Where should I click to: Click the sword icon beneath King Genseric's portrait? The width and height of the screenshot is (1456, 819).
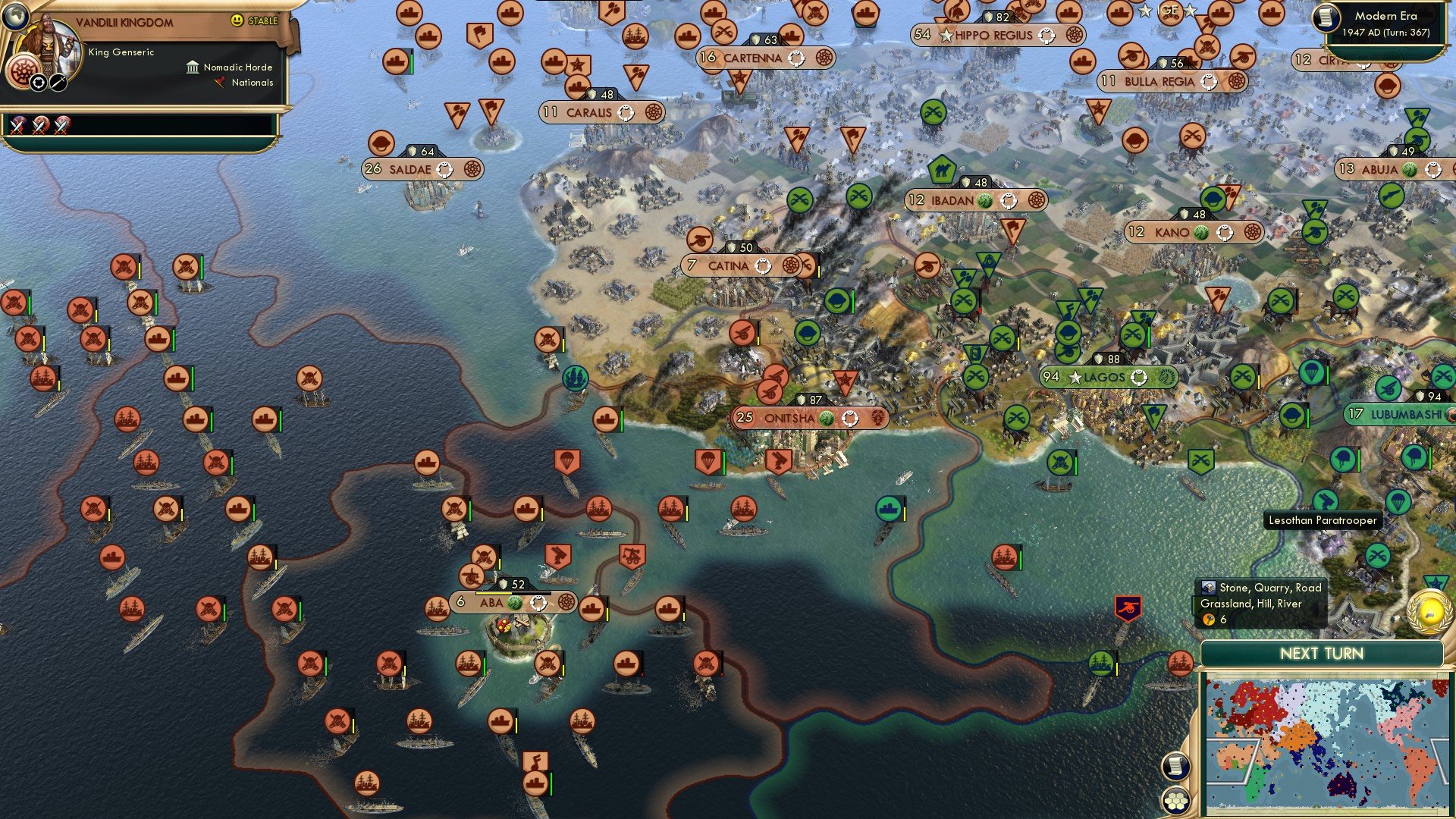[58, 84]
